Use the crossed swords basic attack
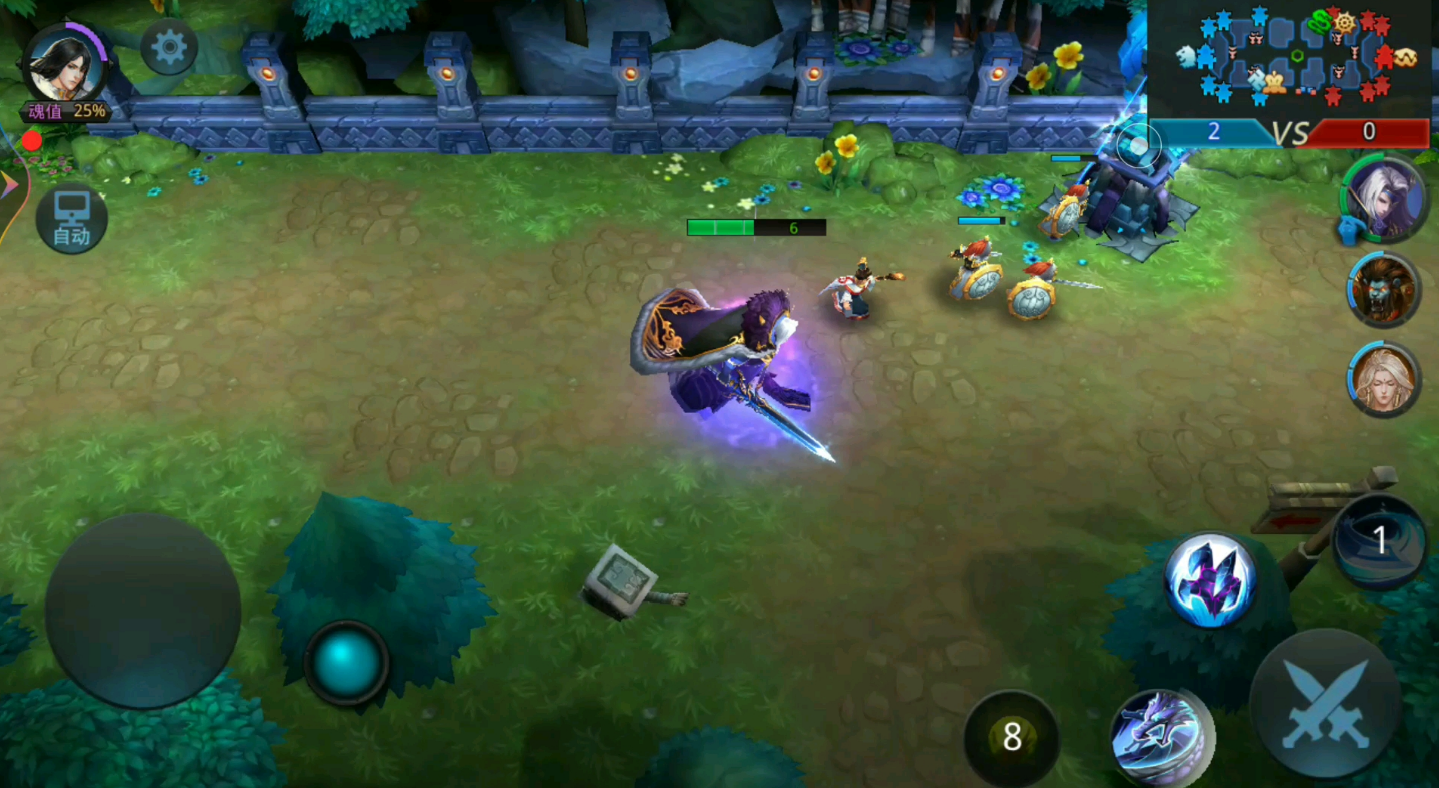The image size is (1439, 788). point(1325,704)
